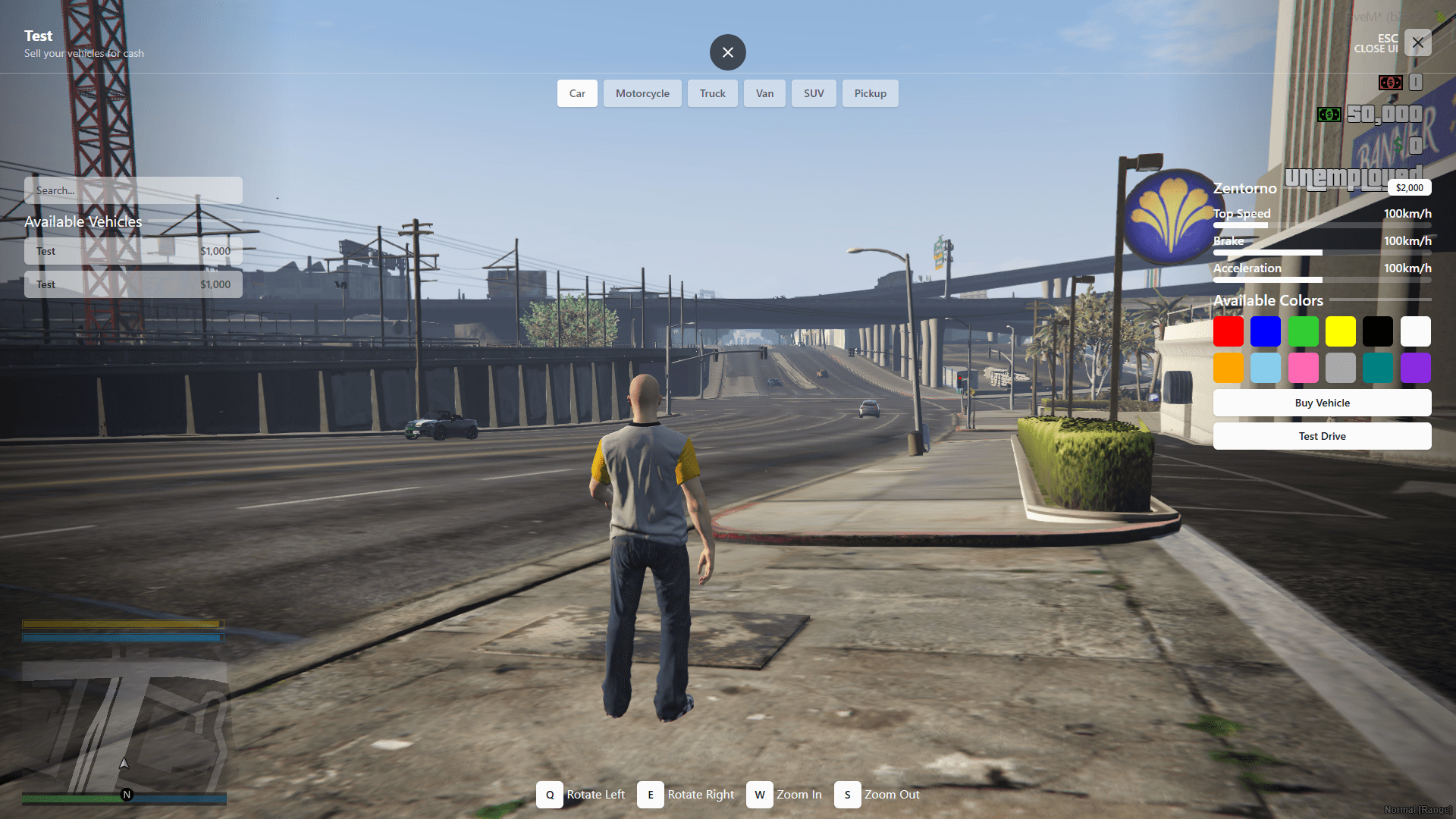This screenshot has height=819, width=1456.
Task: Filter vehicles by Truck
Action: tap(712, 93)
